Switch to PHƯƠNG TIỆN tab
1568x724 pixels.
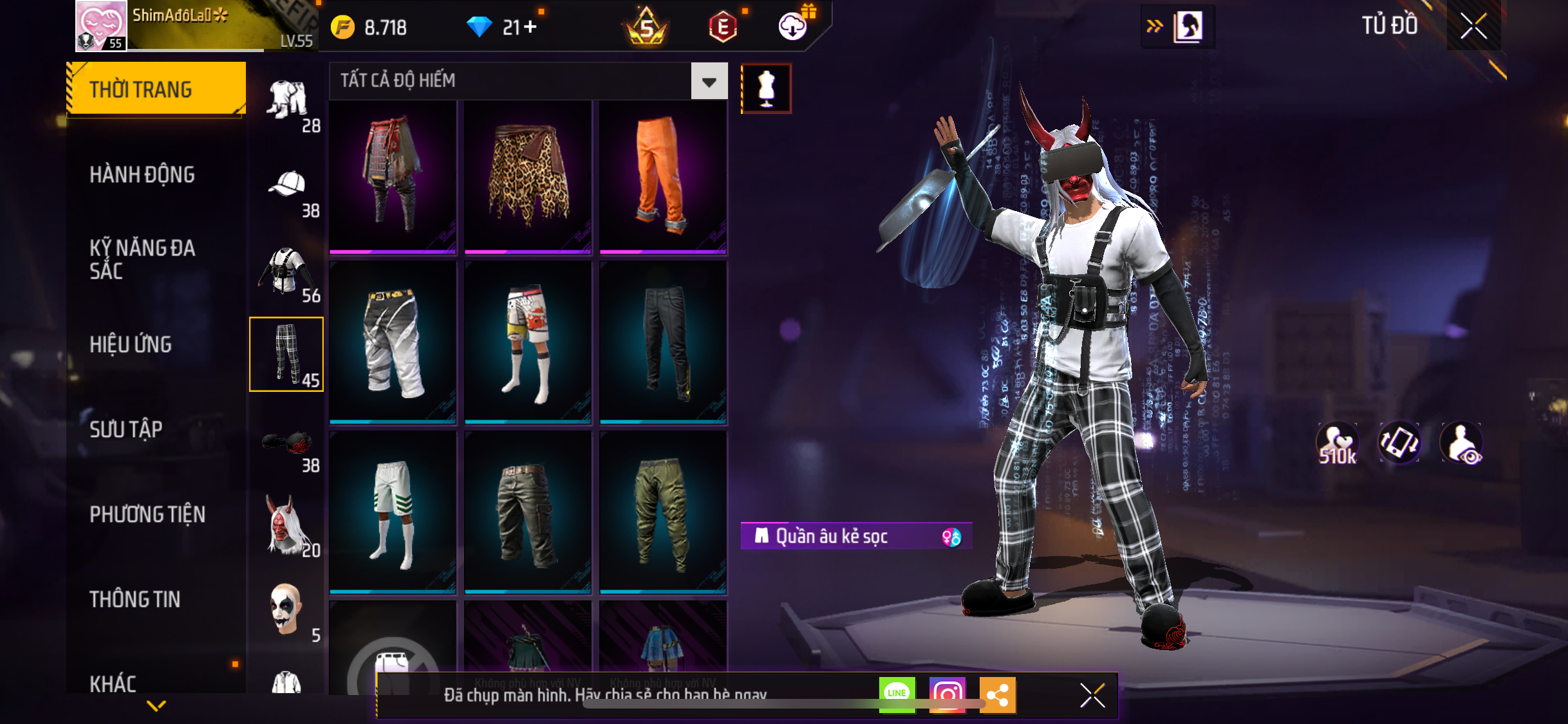pos(147,514)
